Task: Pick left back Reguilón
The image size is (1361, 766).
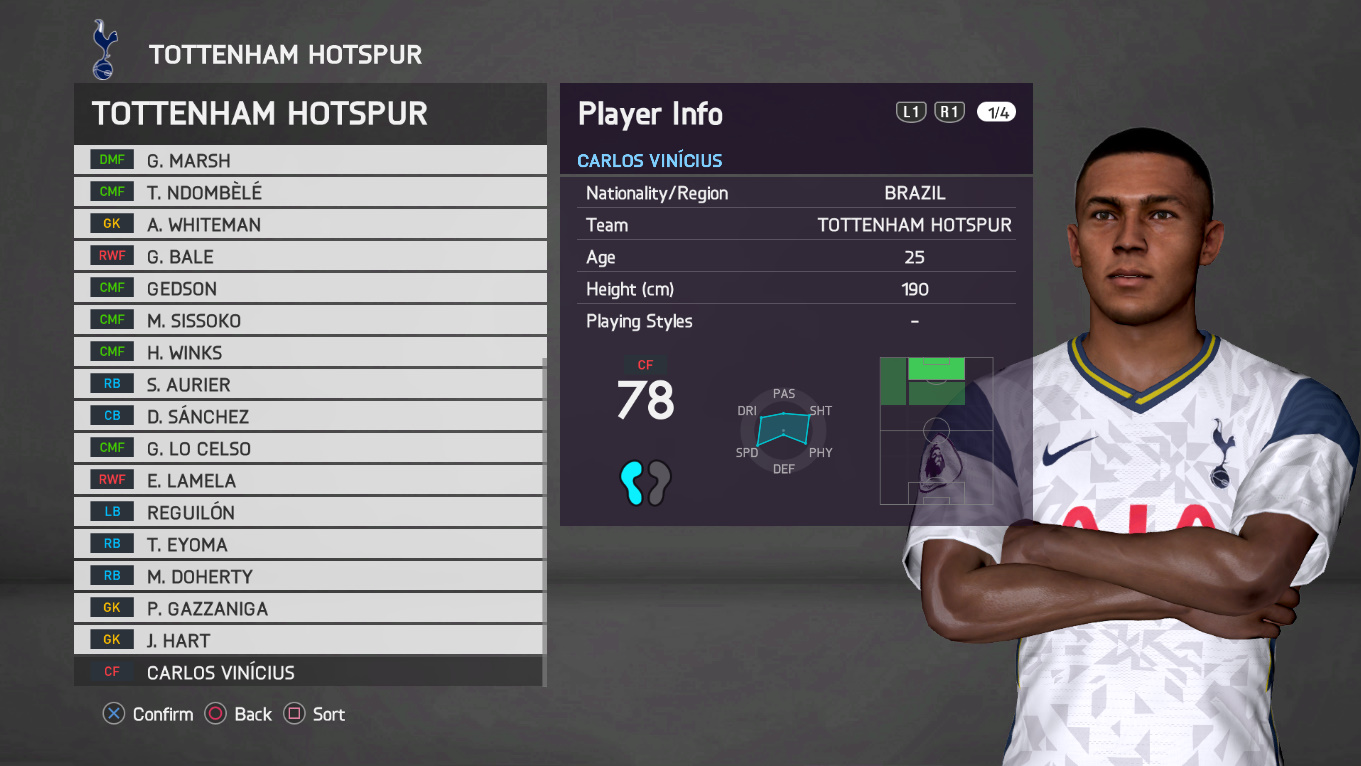Action: coord(310,512)
